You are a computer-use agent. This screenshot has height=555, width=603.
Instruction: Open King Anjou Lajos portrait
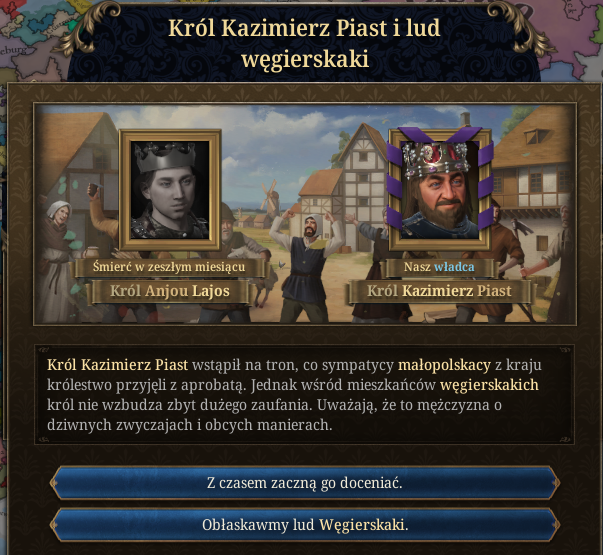[x=169, y=188]
